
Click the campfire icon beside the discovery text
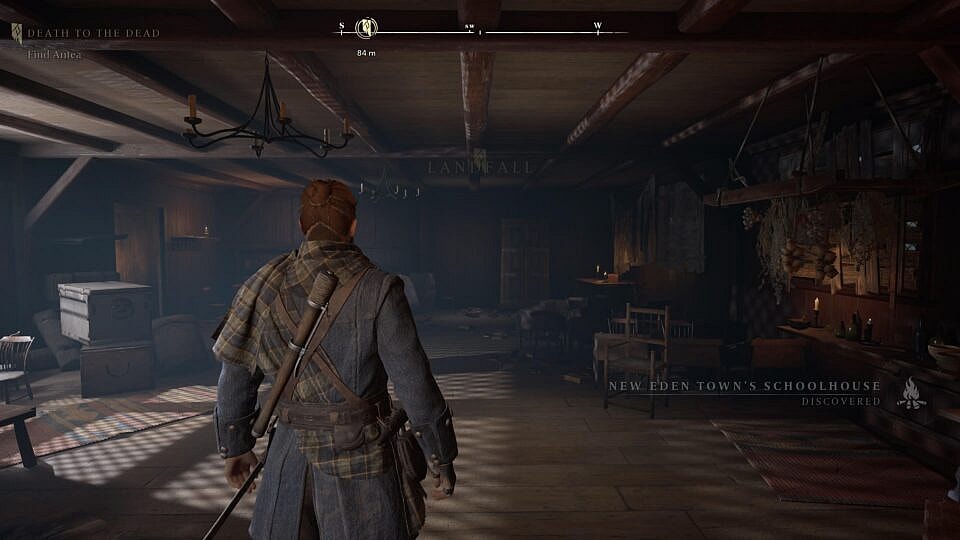(910, 393)
